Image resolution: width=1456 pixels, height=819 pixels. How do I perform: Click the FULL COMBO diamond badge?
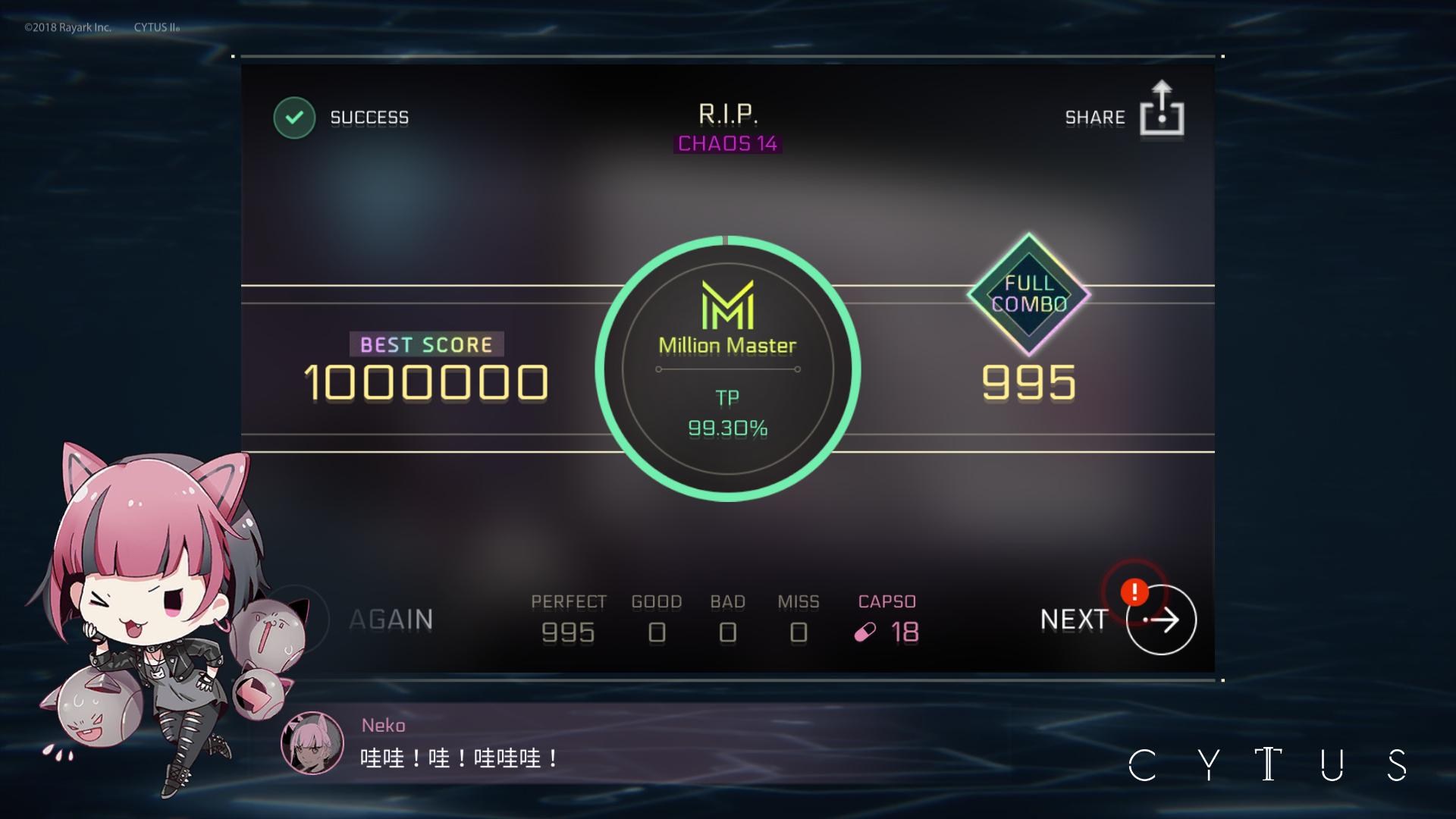coord(1031,296)
